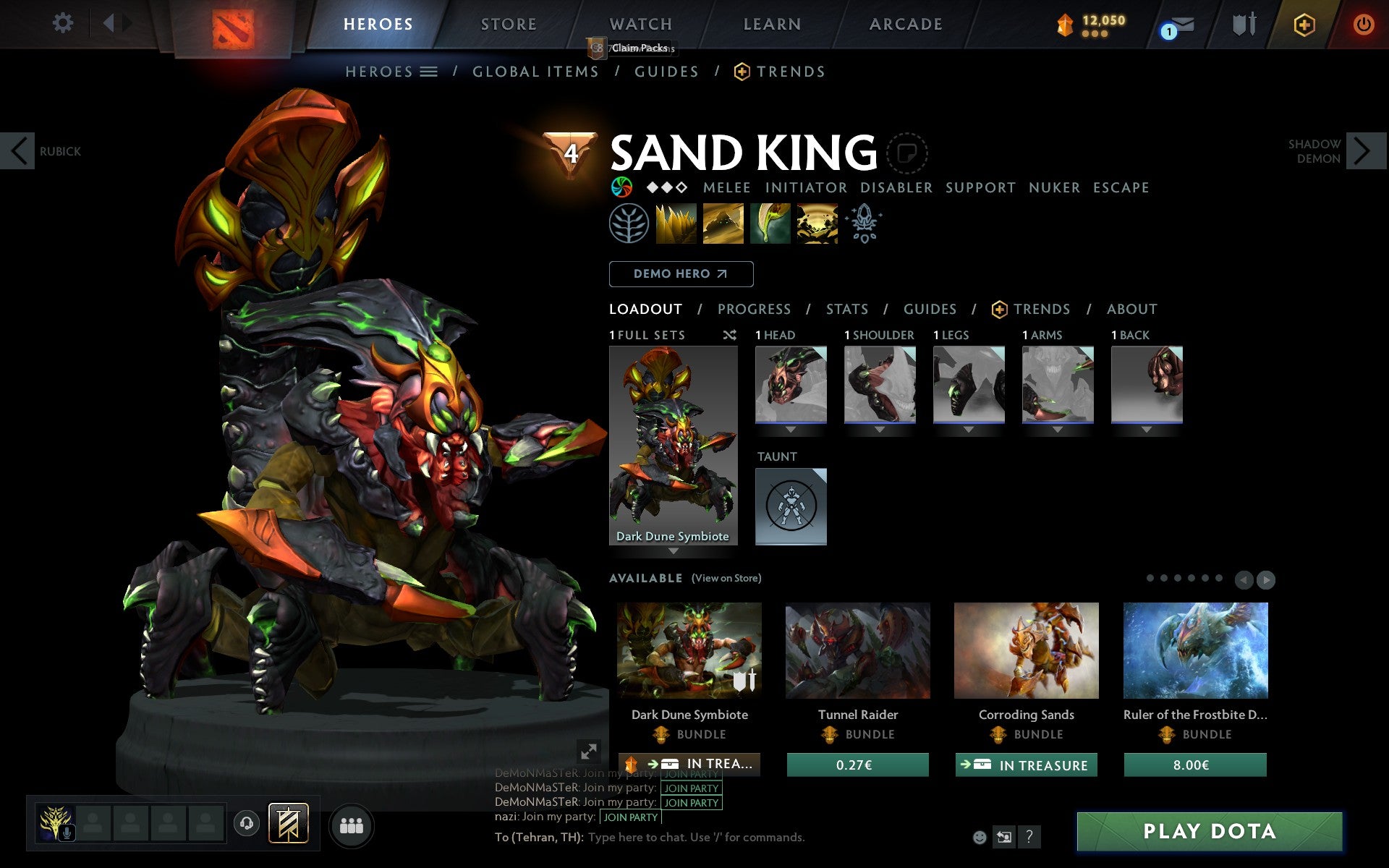Mute your party voice microphone
The image size is (1389, 868).
coord(68,831)
